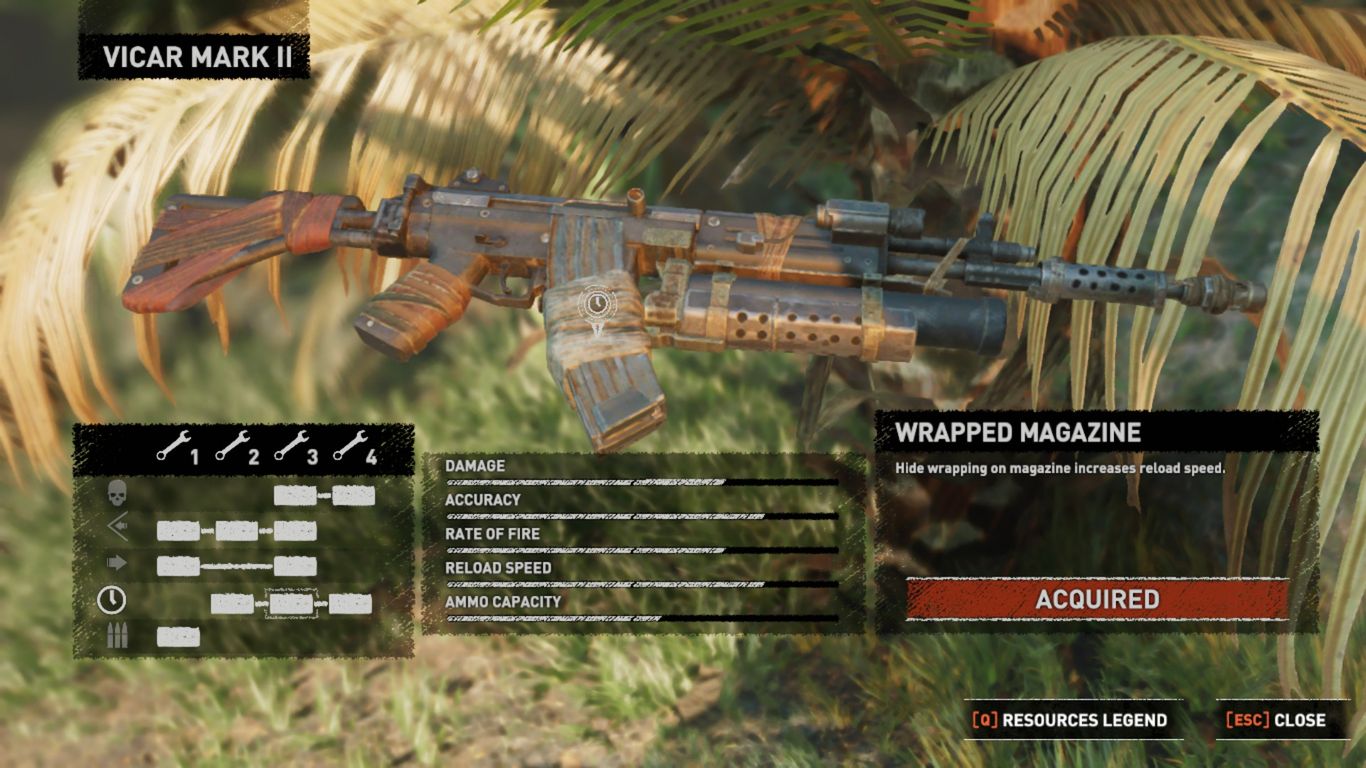Screen dimensions: 1366x768
Task: Open the Resources Legend
Action: pos(1069,720)
